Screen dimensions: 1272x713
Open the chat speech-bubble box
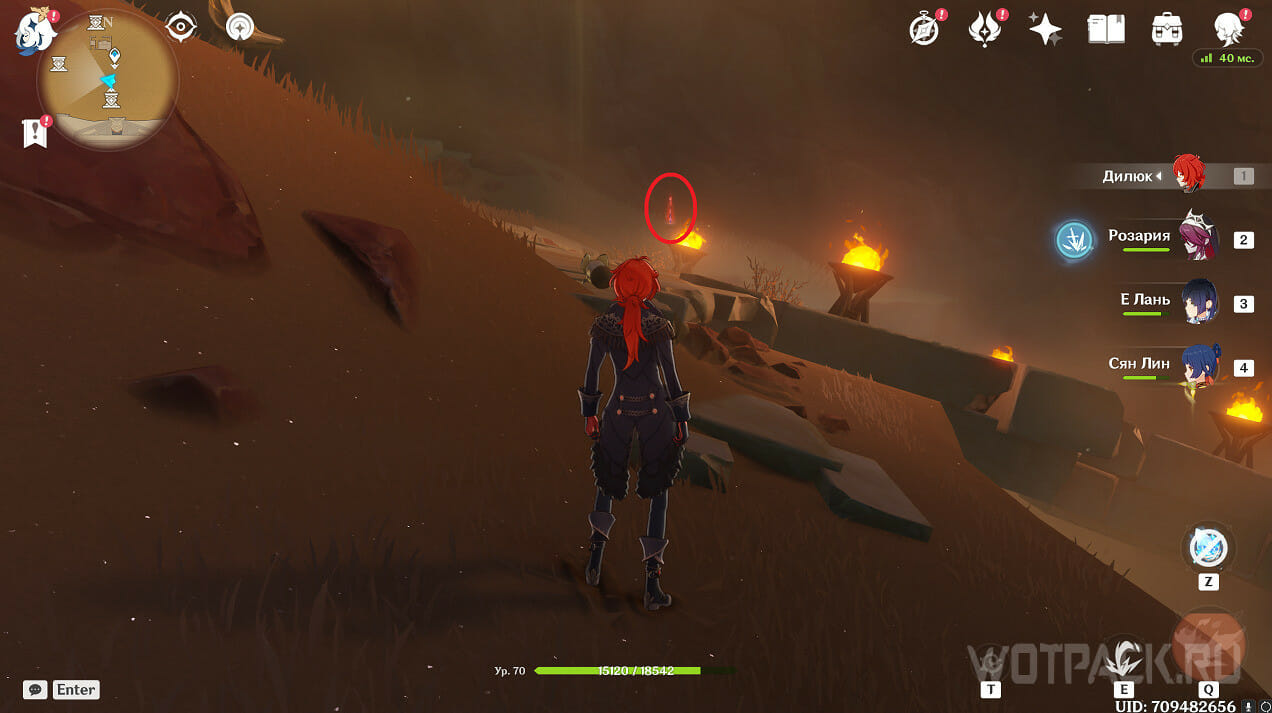tap(35, 689)
